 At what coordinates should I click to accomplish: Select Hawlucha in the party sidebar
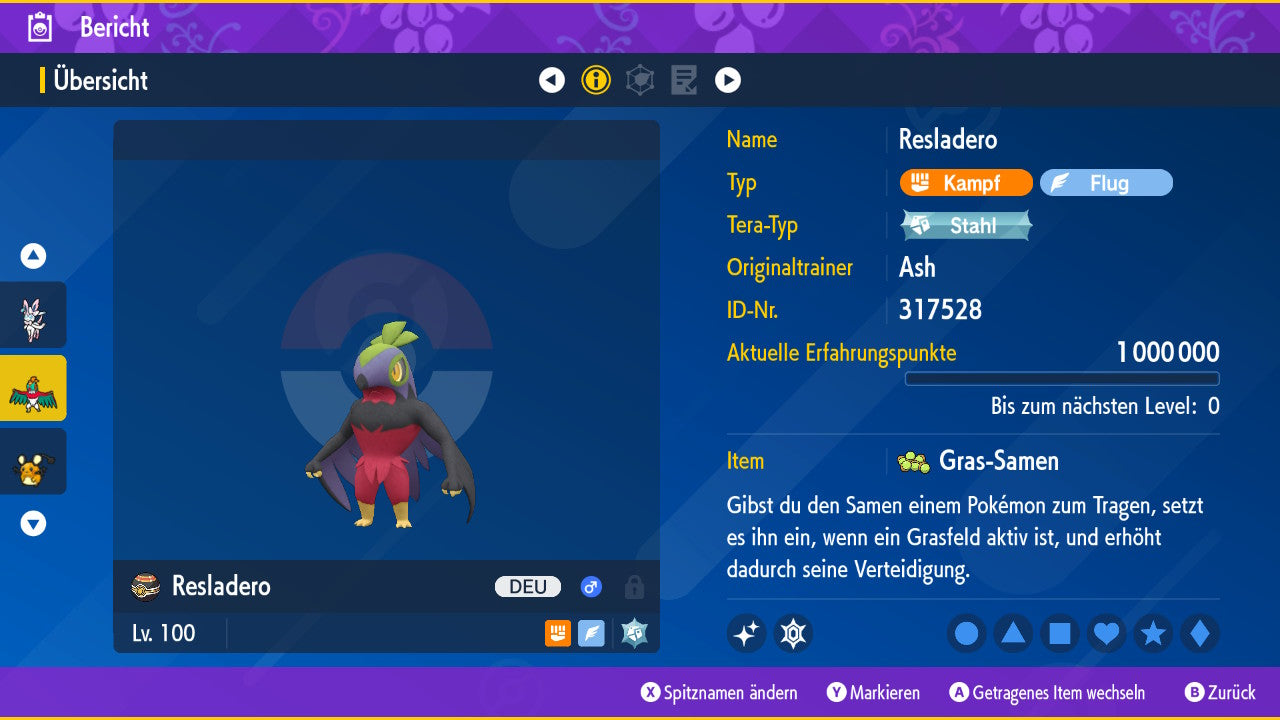[x=33, y=390]
